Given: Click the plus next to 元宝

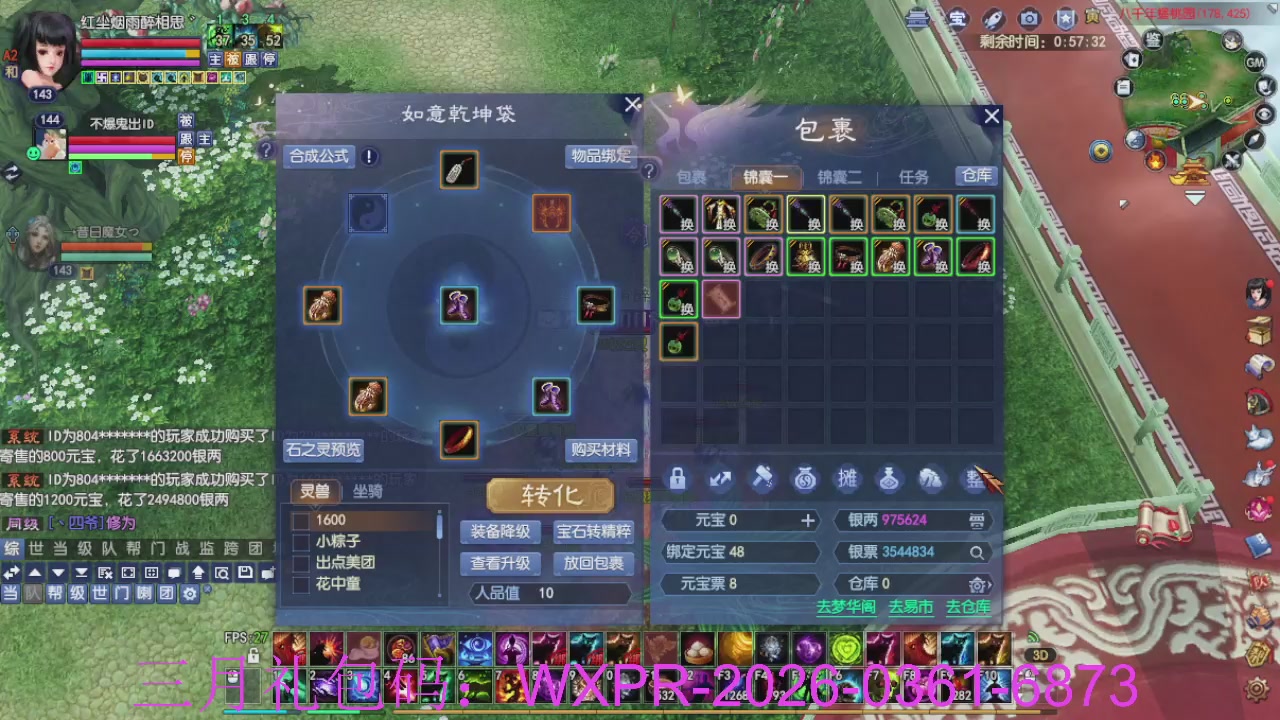Looking at the screenshot, I should [810, 520].
